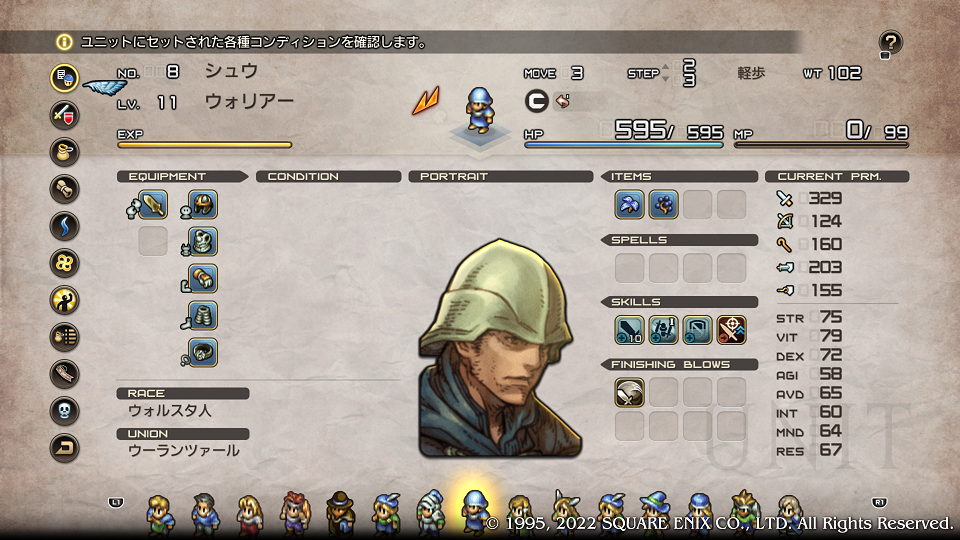
Task: Select the leg armor equipment slot
Action: click(203, 315)
